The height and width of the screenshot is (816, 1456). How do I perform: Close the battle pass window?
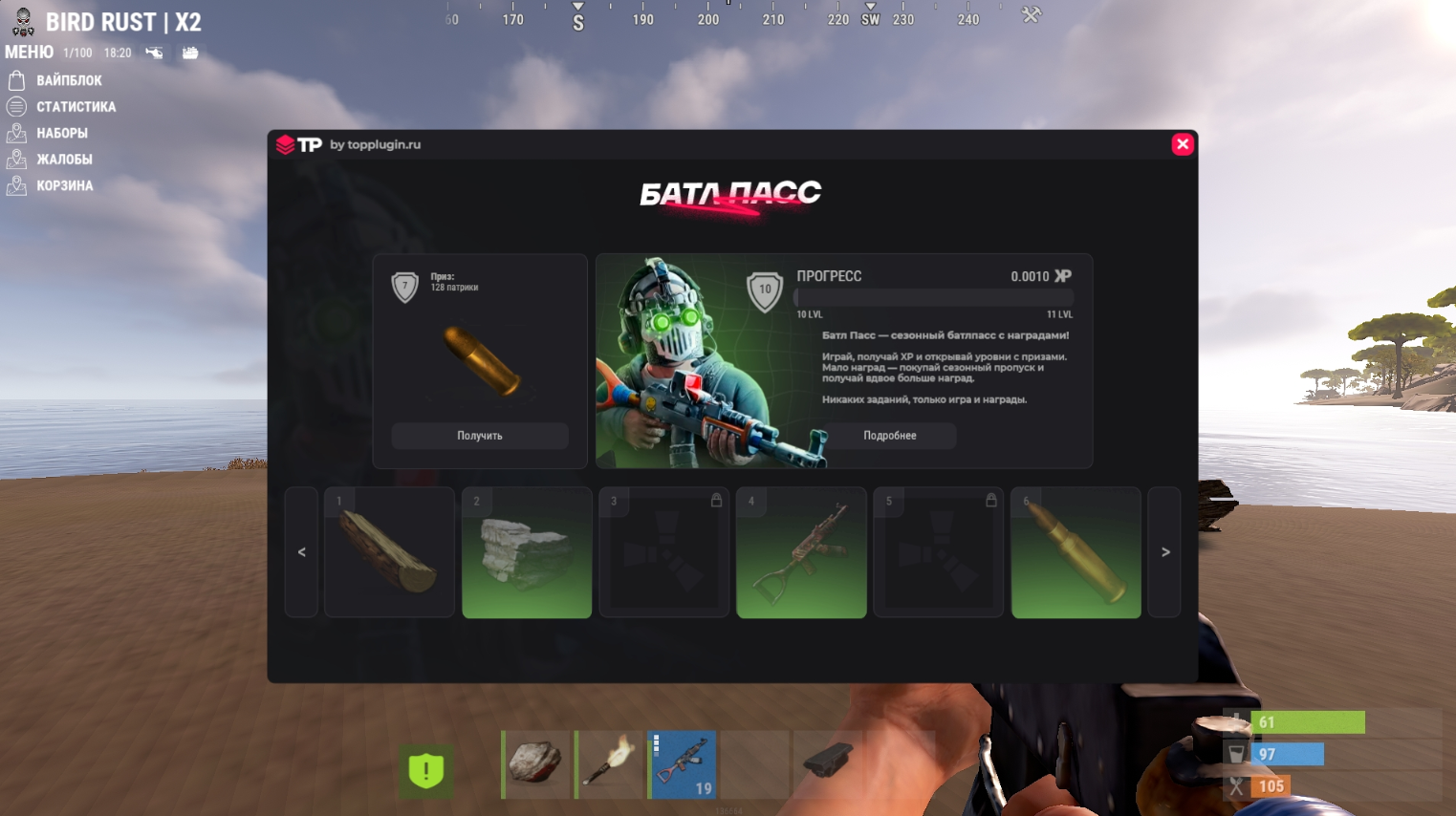tap(1183, 144)
